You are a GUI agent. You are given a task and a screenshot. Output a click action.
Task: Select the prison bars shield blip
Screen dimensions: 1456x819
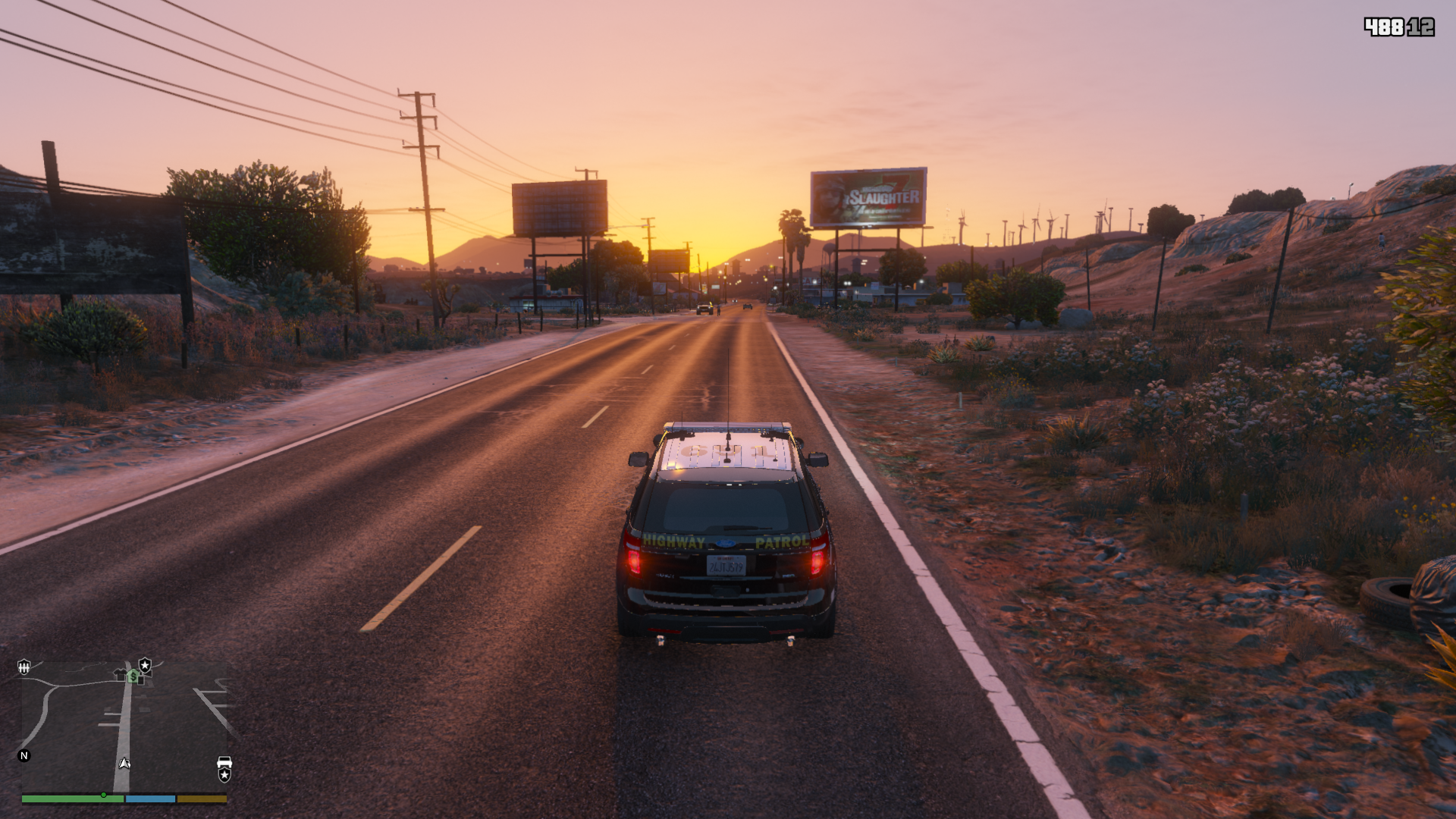(24, 667)
